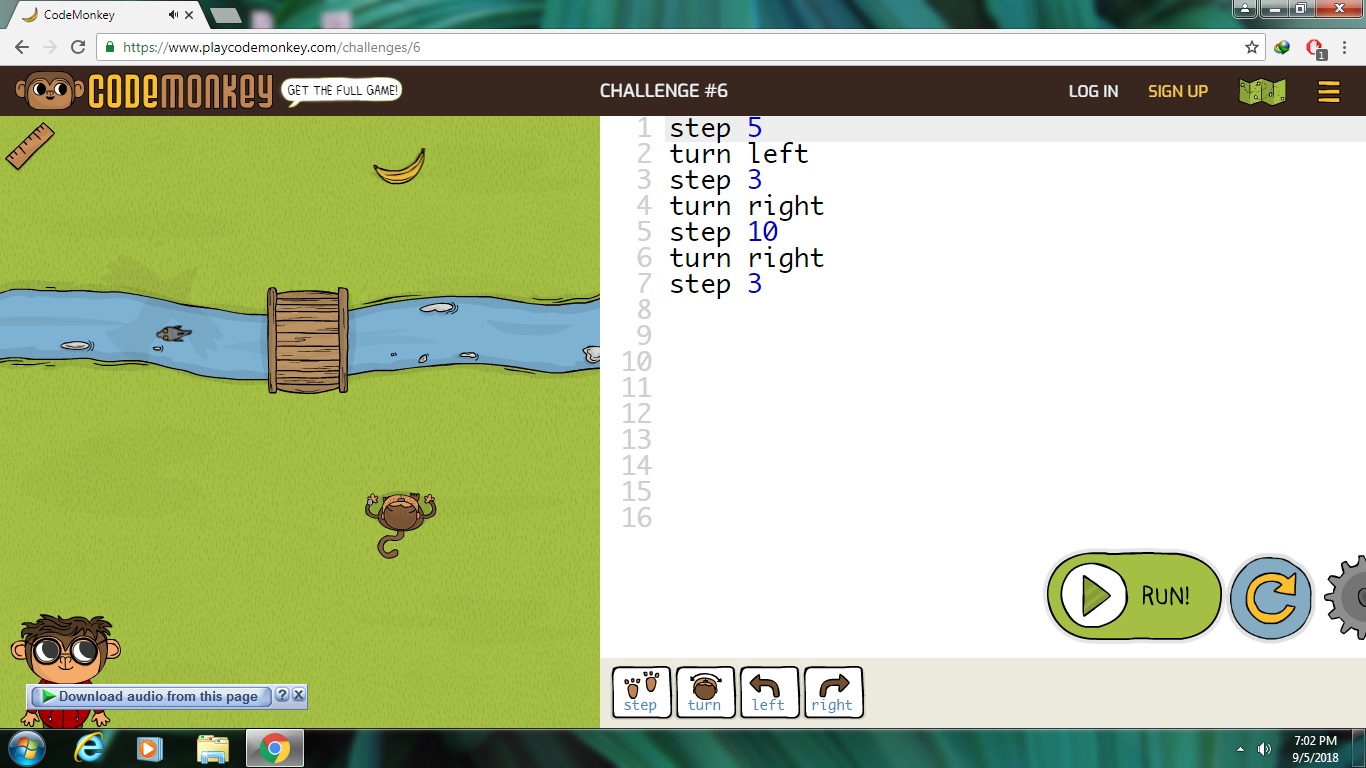Select the step command icon
The image size is (1366, 768).
coord(640,690)
